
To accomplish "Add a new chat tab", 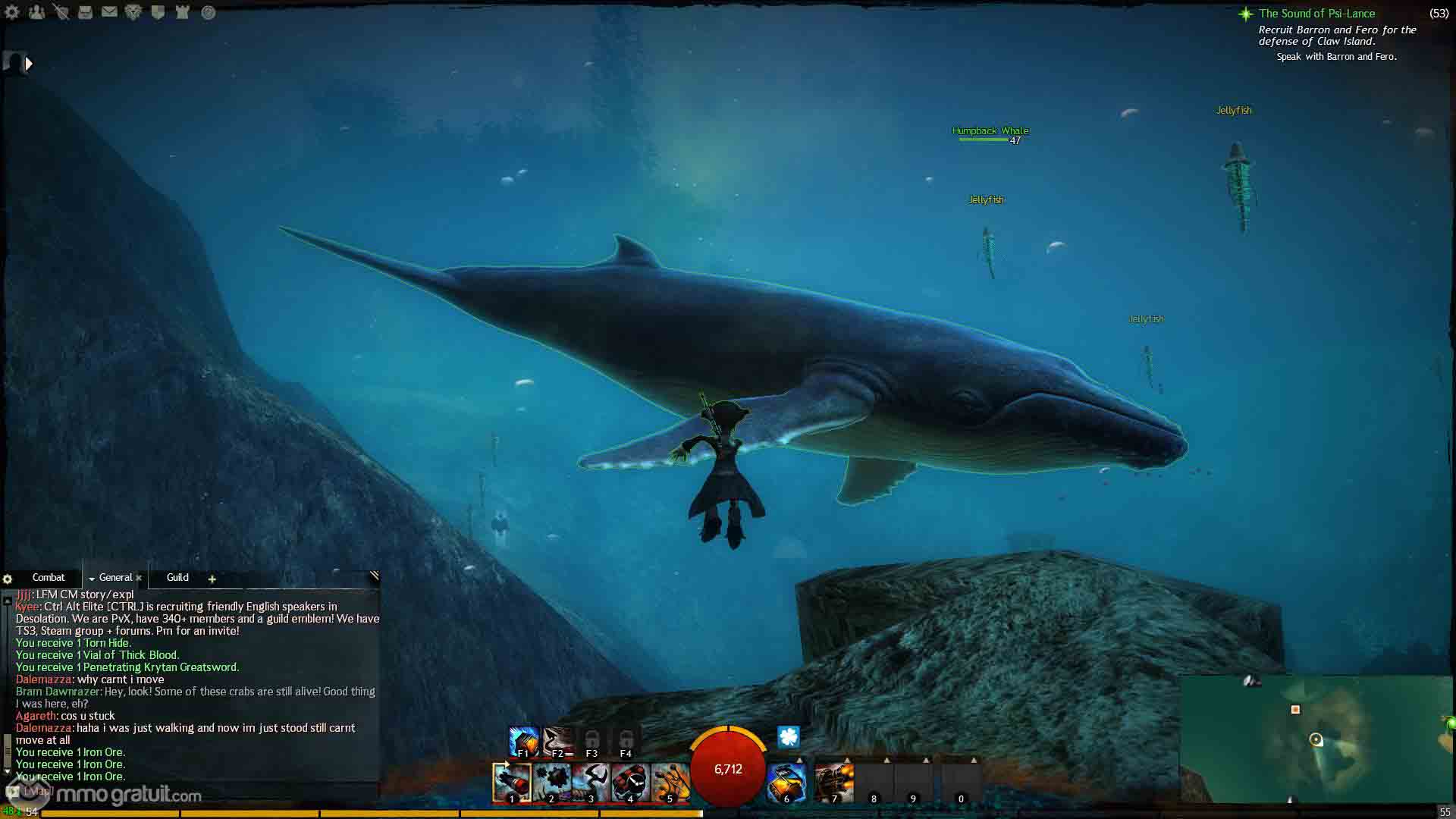I will tap(212, 579).
